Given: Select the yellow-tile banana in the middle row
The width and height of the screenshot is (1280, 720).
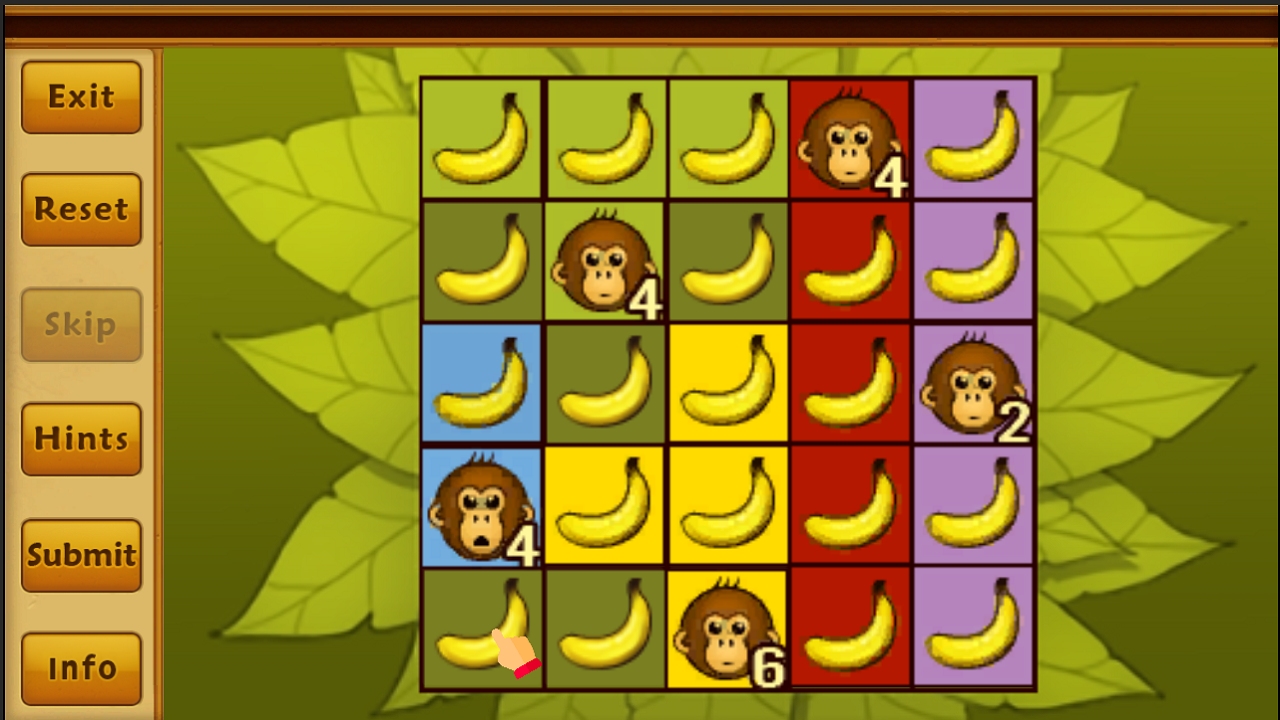Looking at the screenshot, I should (x=727, y=381).
